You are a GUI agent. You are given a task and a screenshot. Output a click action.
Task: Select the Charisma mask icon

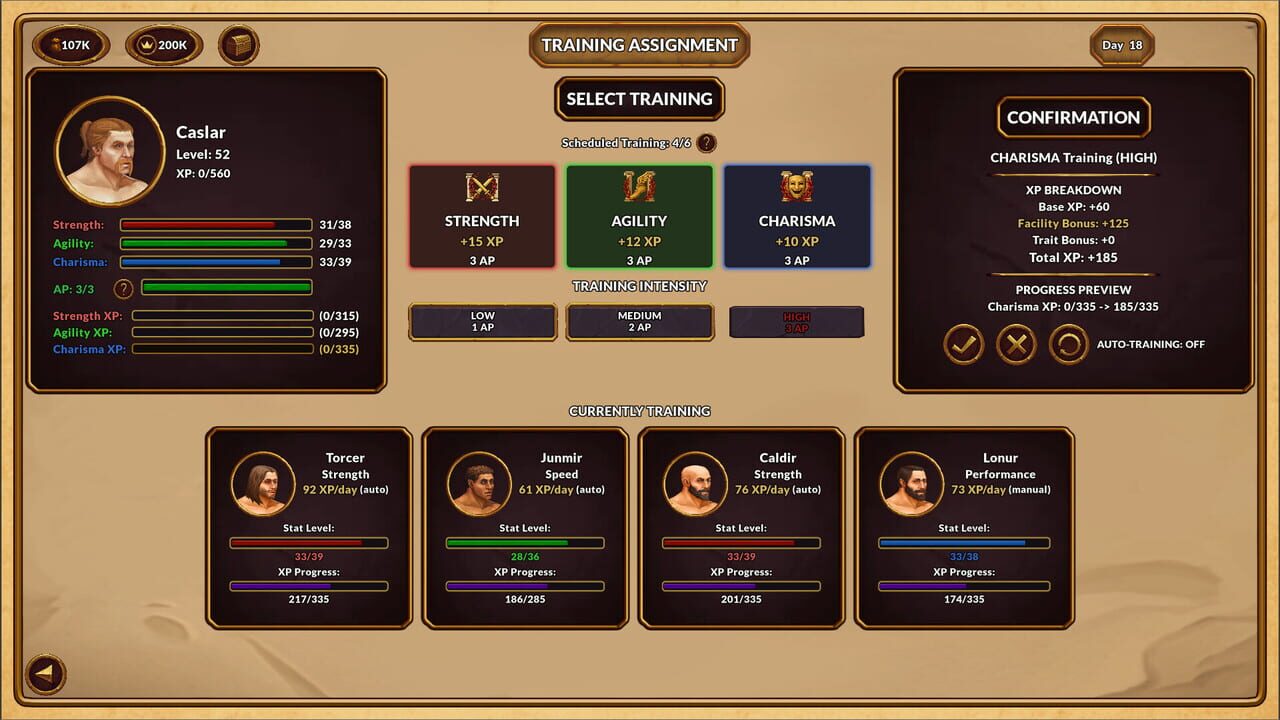tap(796, 186)
